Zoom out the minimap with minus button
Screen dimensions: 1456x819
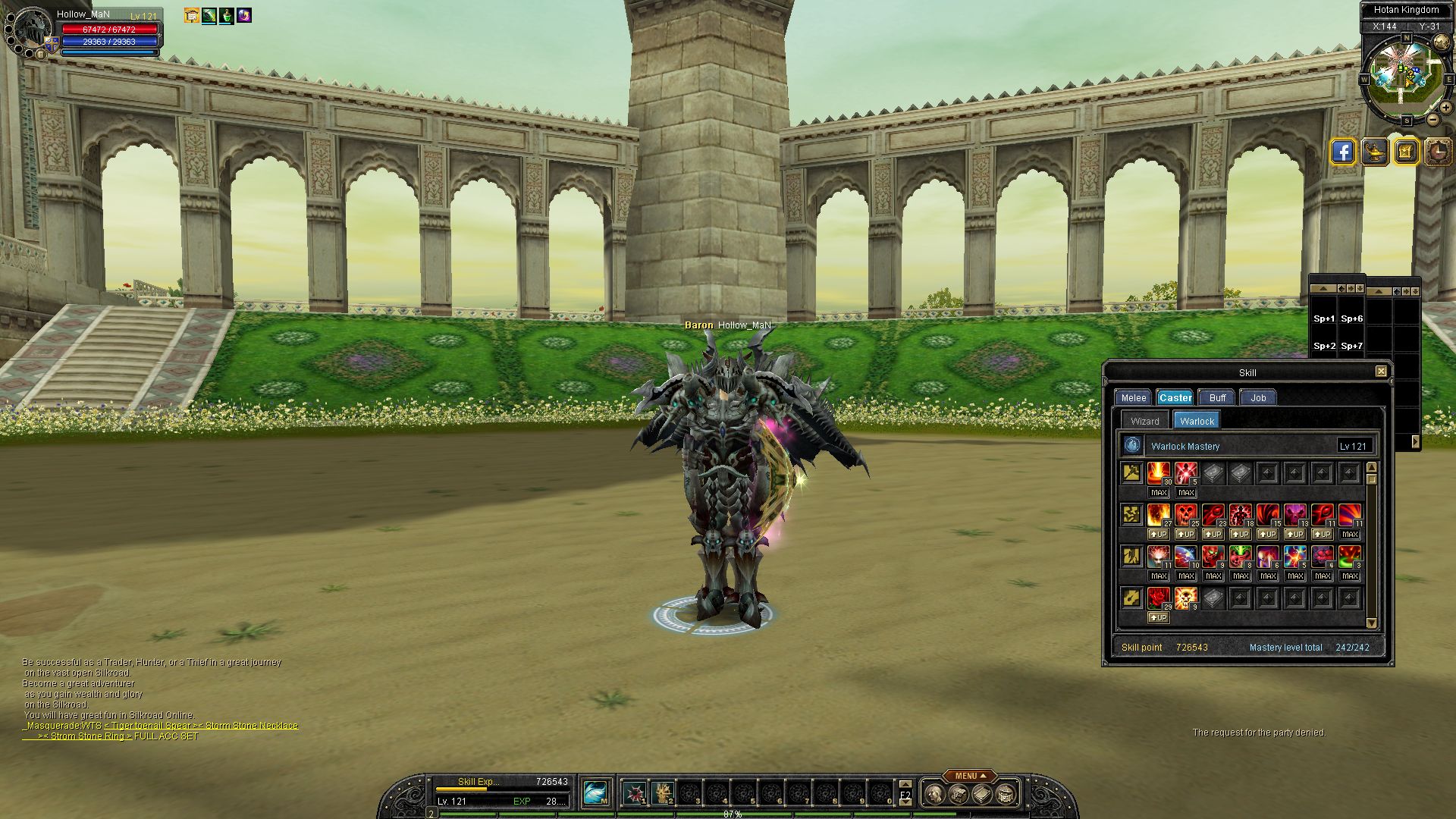pos(1432,120)
